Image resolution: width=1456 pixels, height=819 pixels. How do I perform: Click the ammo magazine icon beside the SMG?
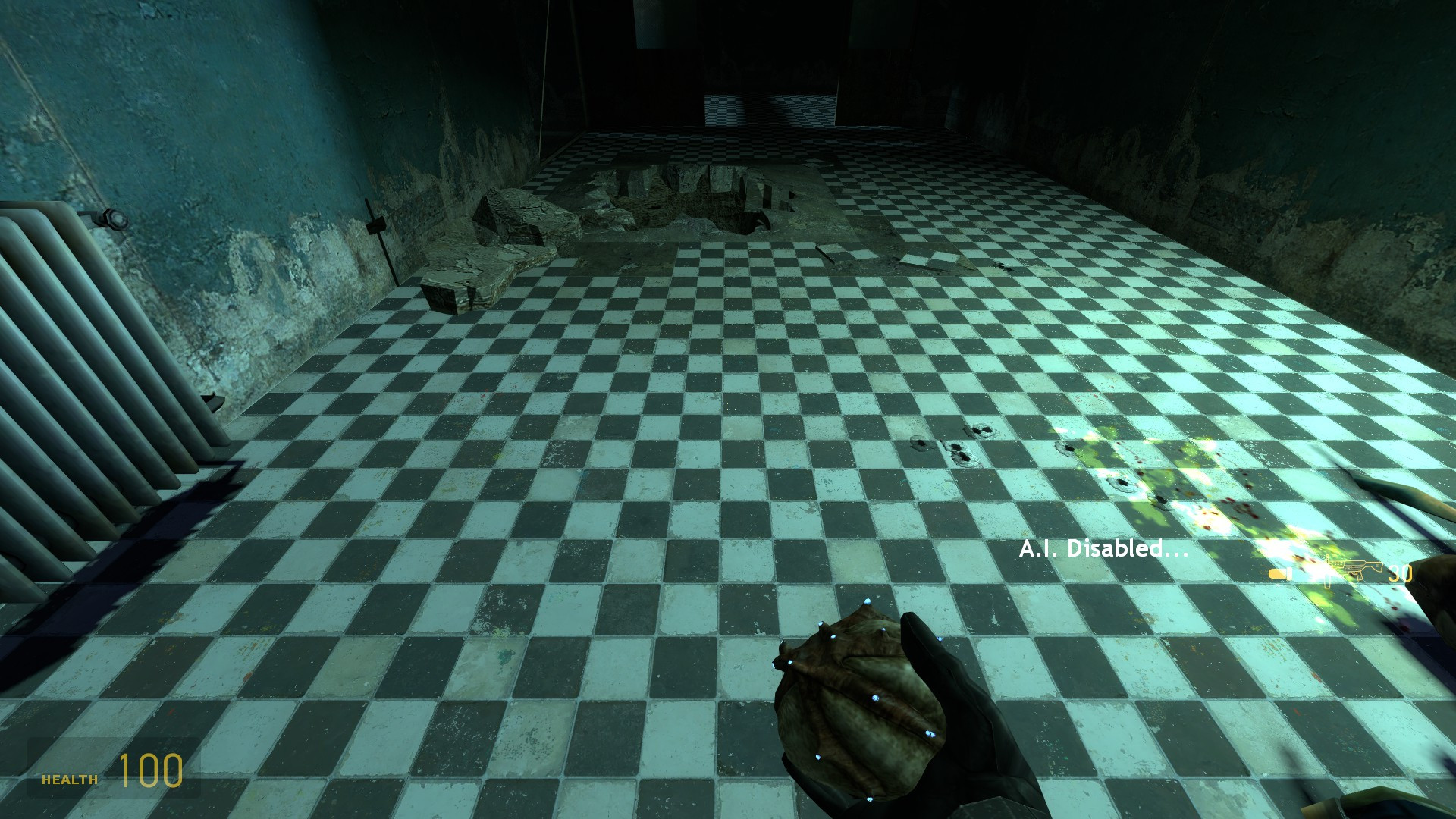[x=1281, y=574]
